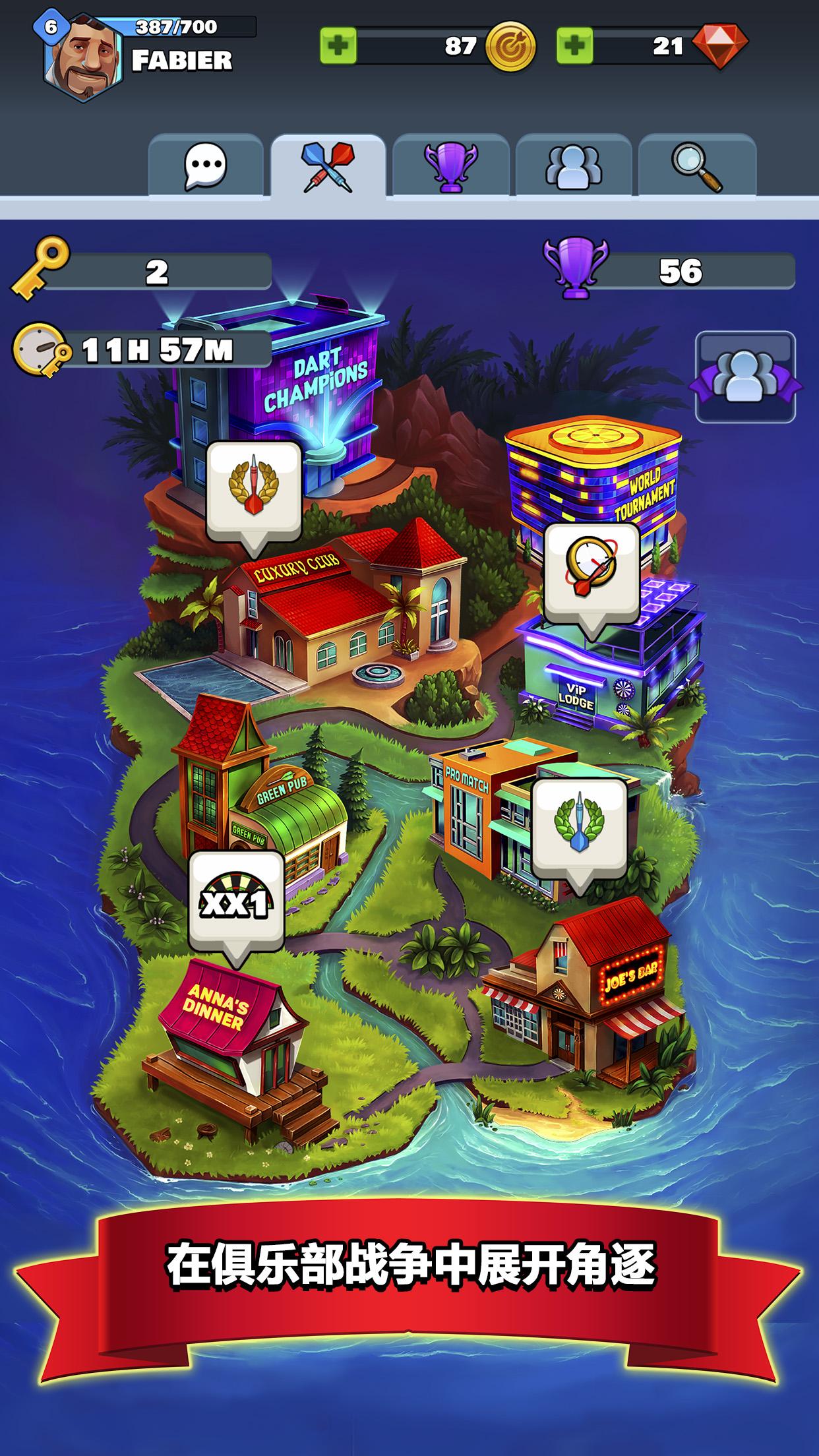819x1456 pixels.
Task: Open the purple trophy tab
Action: click(x=452, y=166)
